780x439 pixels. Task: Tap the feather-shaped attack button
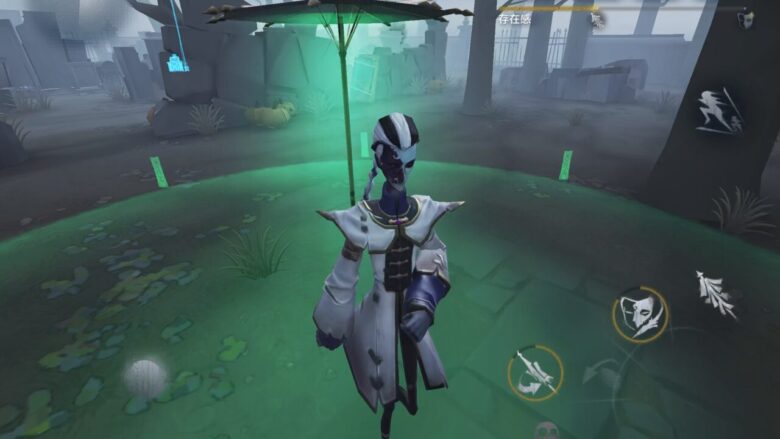pyautogui.click(x=715, y=294)
